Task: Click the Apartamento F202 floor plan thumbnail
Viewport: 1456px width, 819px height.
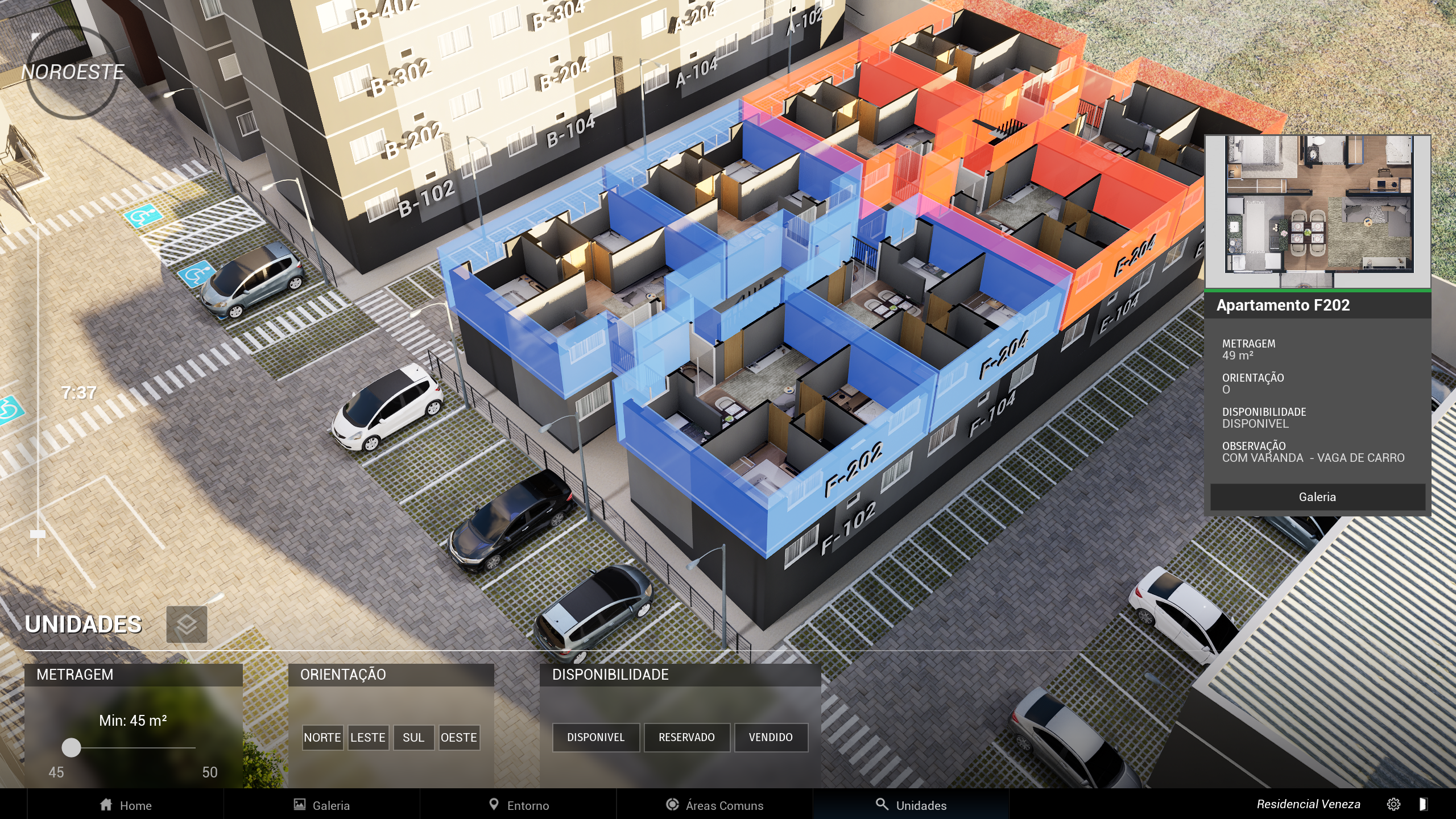Action: tap(1317, 212)
